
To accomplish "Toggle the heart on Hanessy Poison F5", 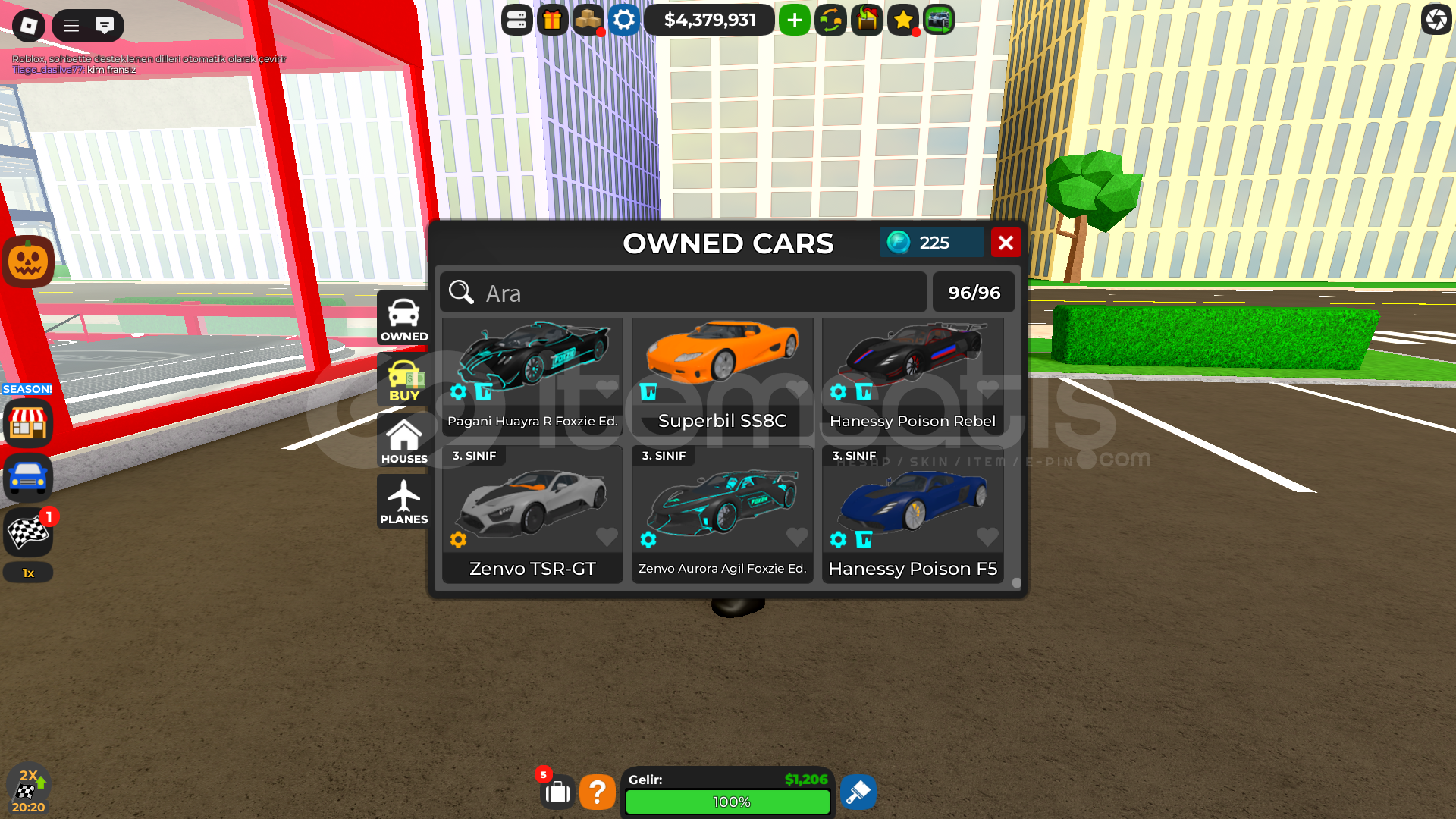I will (987, 537).
